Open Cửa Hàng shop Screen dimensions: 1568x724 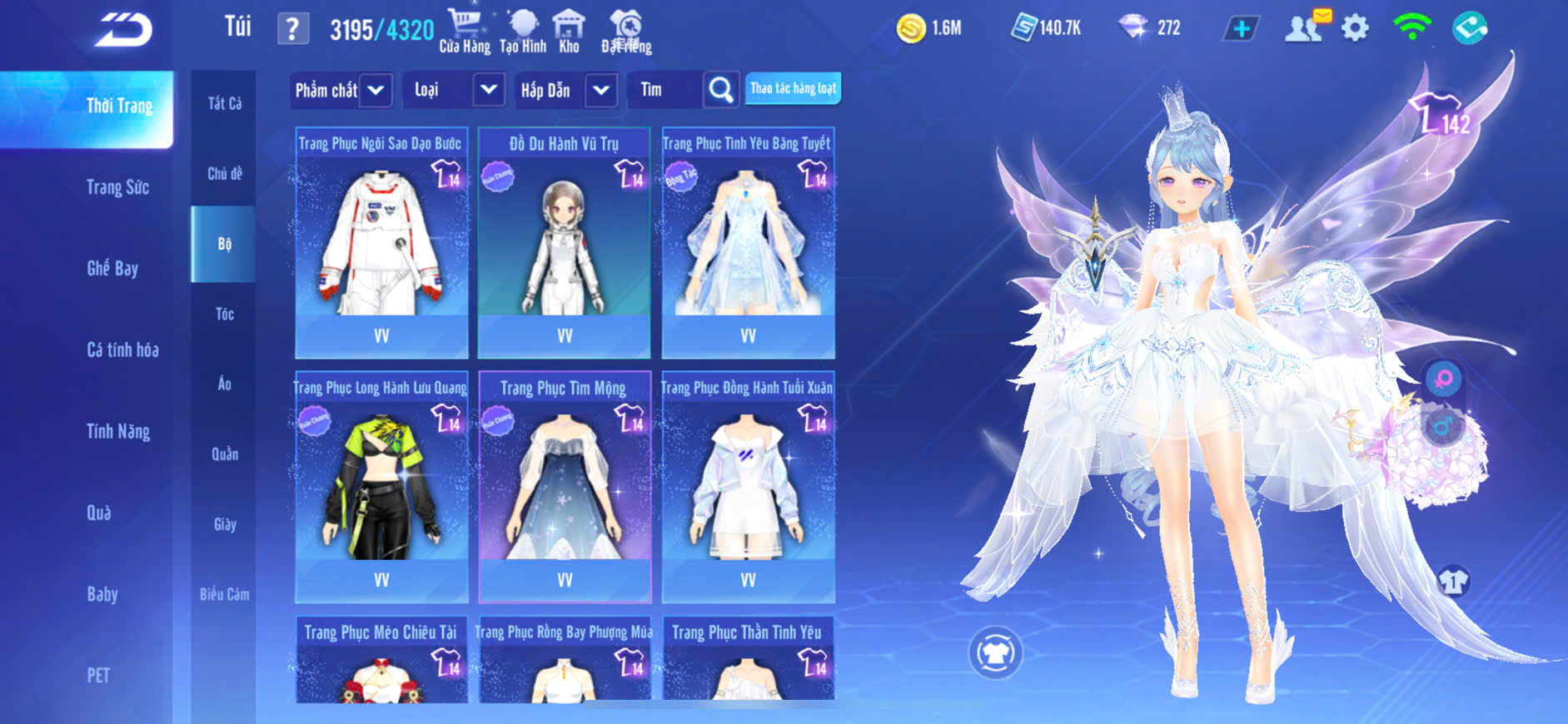465,31
